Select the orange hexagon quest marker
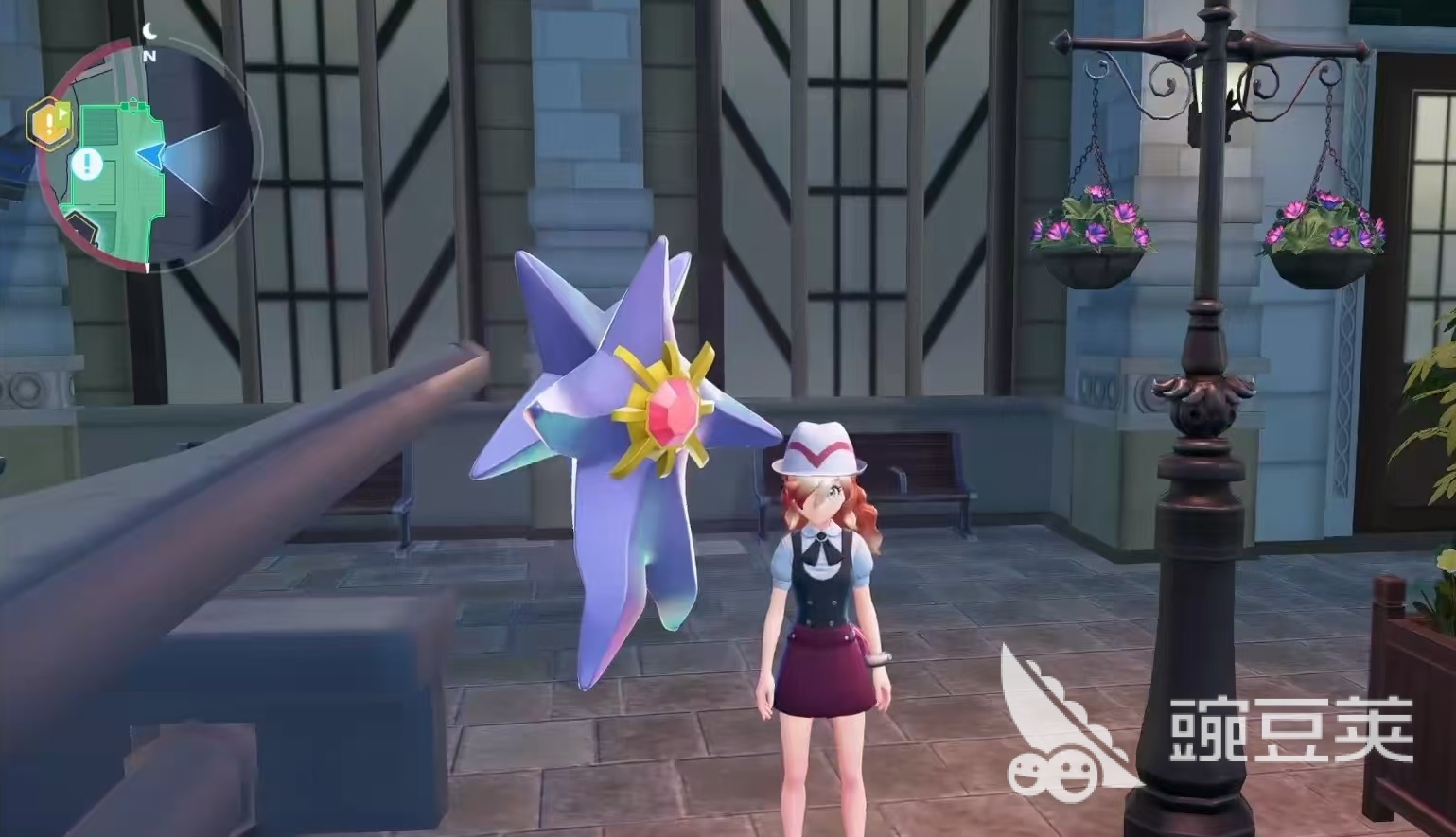 click(48, 123)
